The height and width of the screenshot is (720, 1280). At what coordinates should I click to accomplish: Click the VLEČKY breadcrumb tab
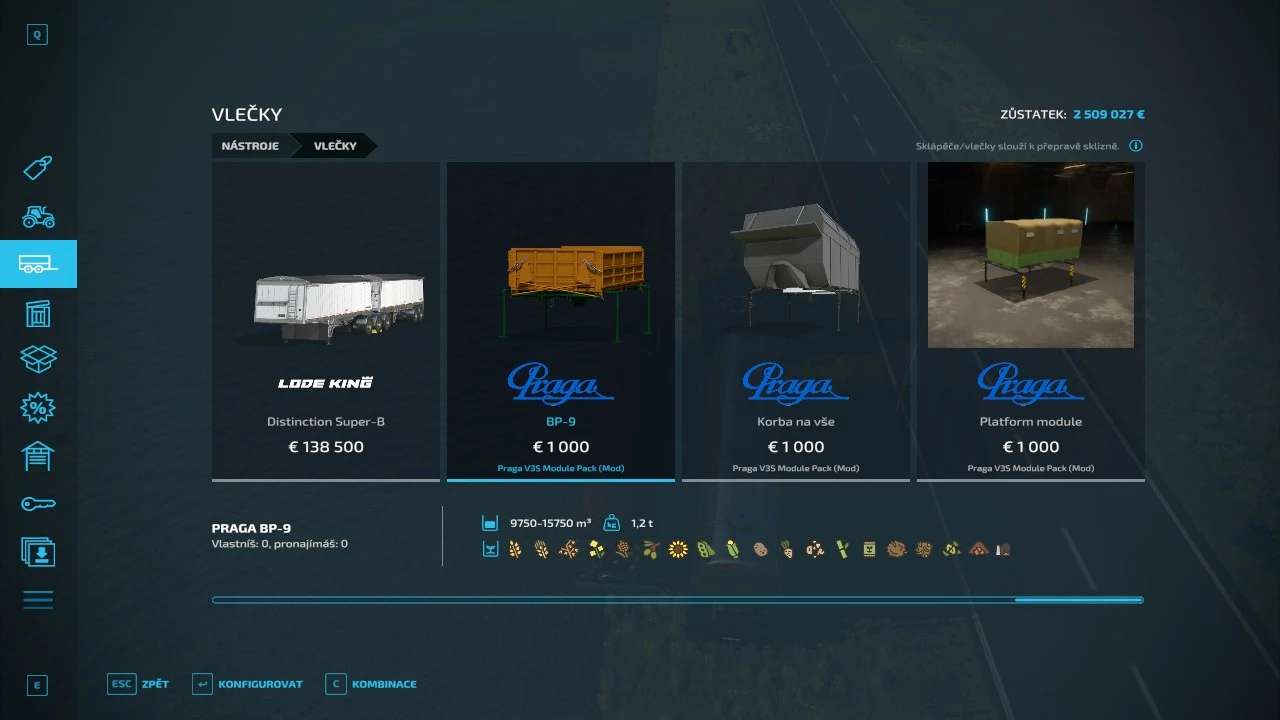tap(335, 146)
